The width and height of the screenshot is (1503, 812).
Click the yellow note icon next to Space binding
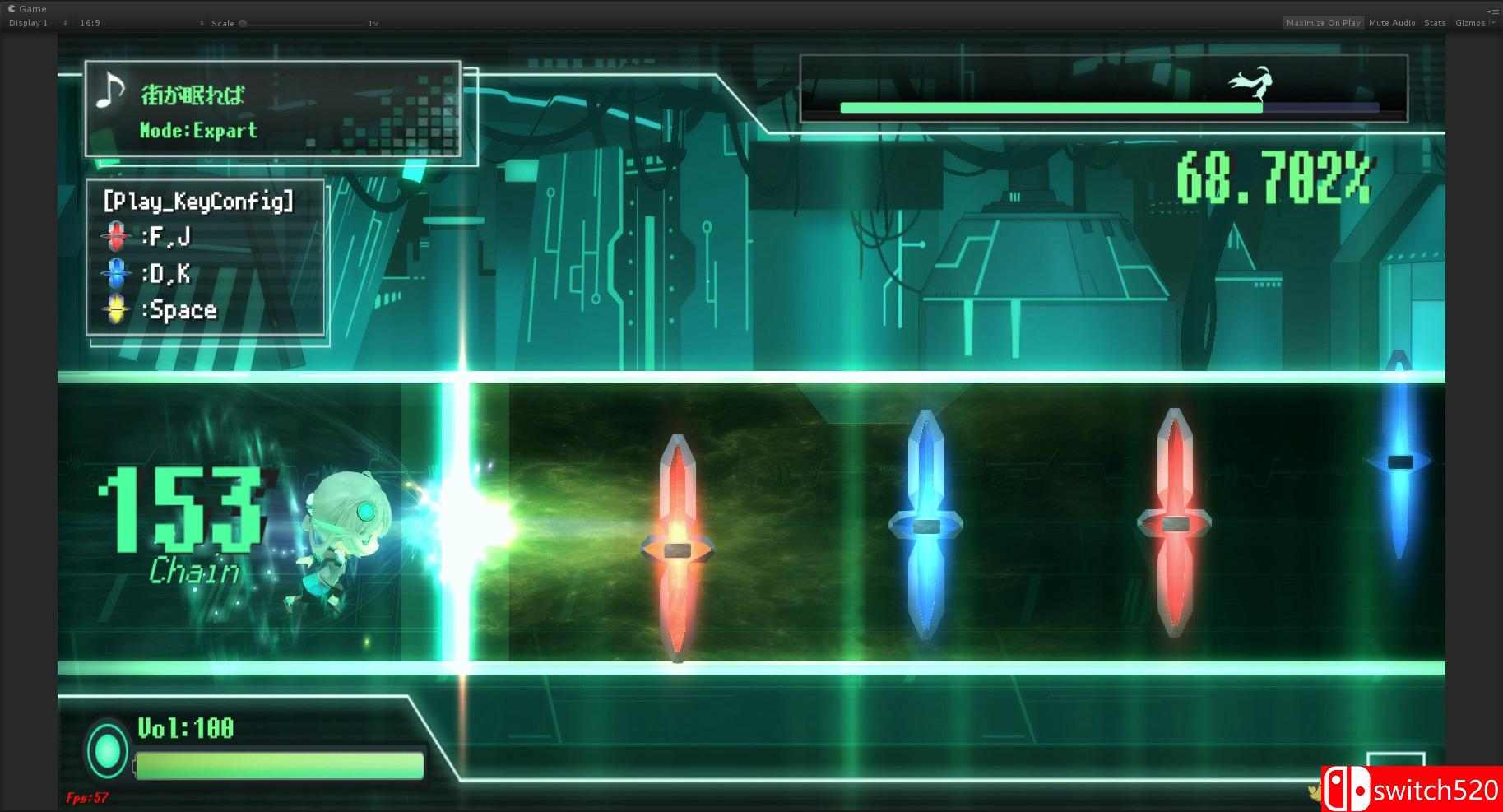[x=117, y=310]
